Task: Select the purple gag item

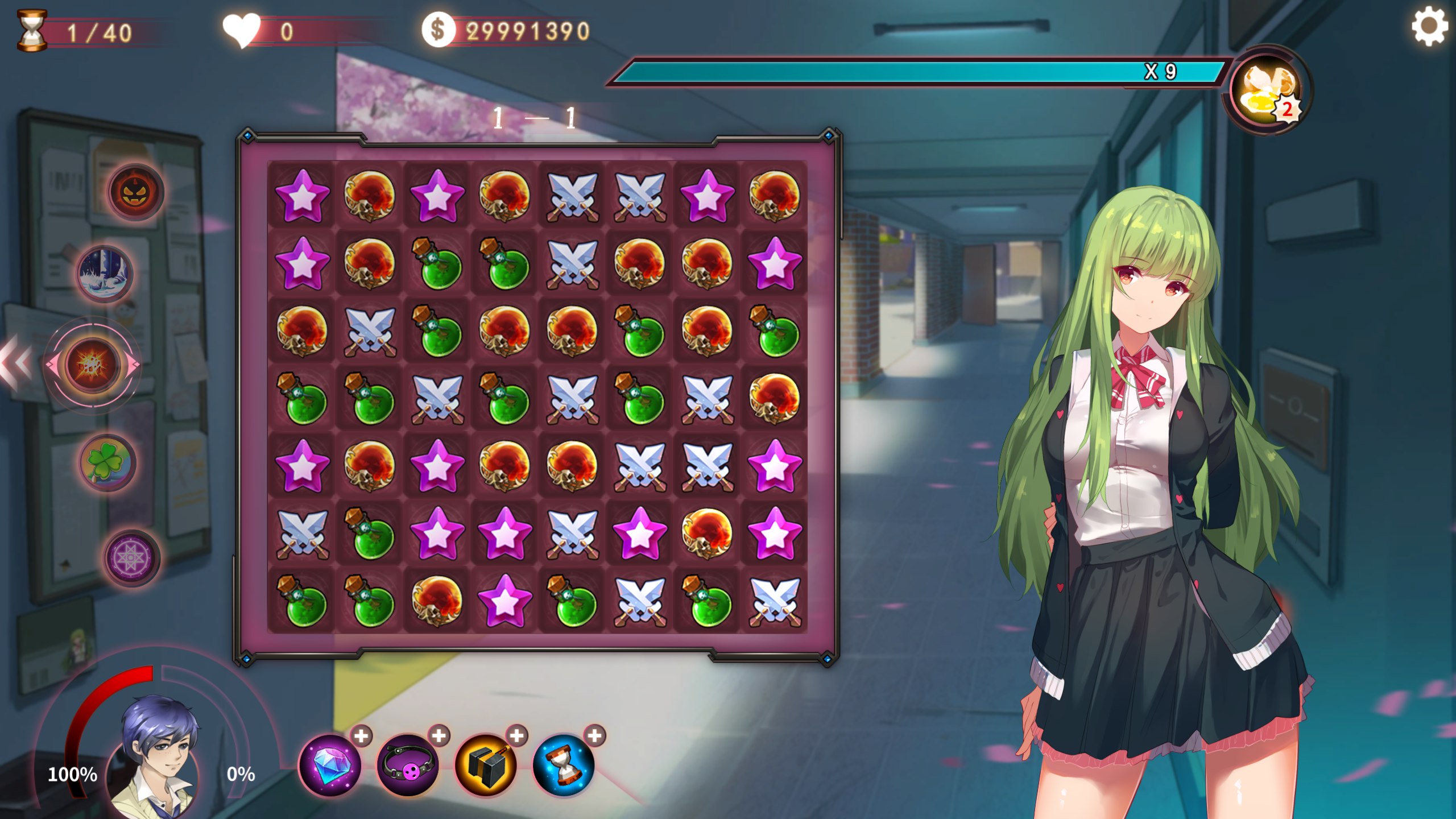Action: (408, 764)
